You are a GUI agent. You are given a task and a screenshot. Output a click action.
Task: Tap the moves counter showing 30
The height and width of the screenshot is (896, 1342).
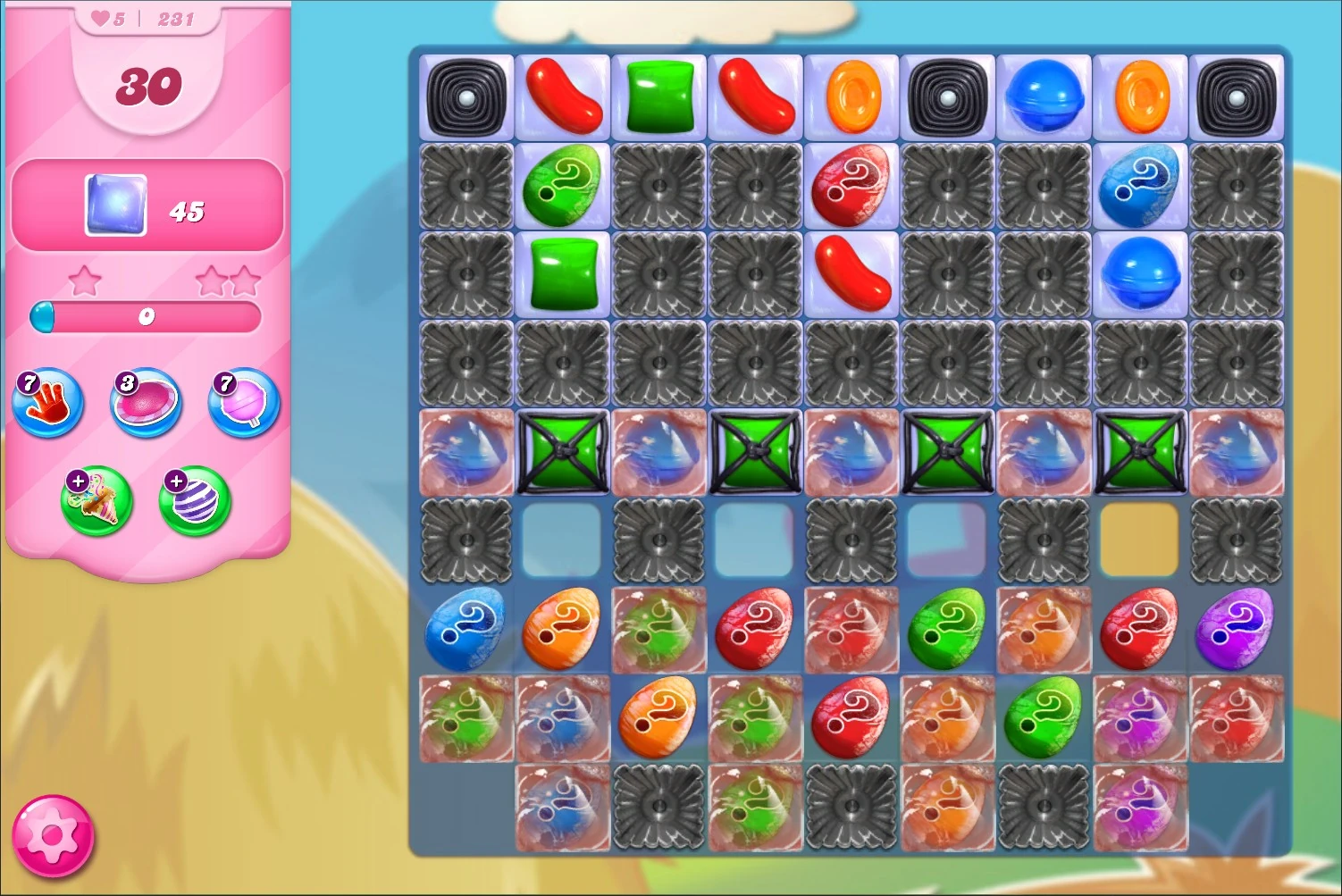tap(148, 86)
